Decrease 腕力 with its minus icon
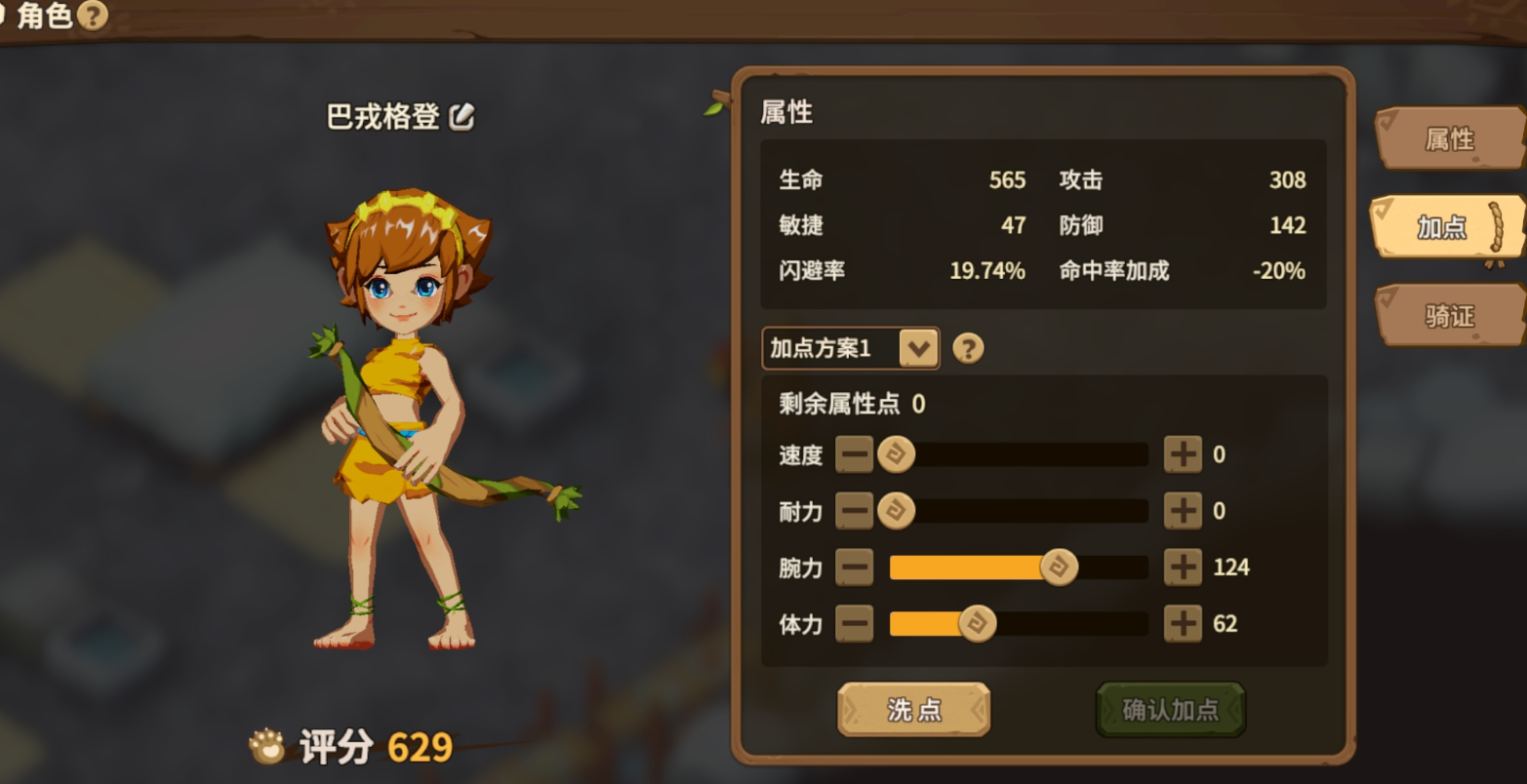 (x=855, y=567)
